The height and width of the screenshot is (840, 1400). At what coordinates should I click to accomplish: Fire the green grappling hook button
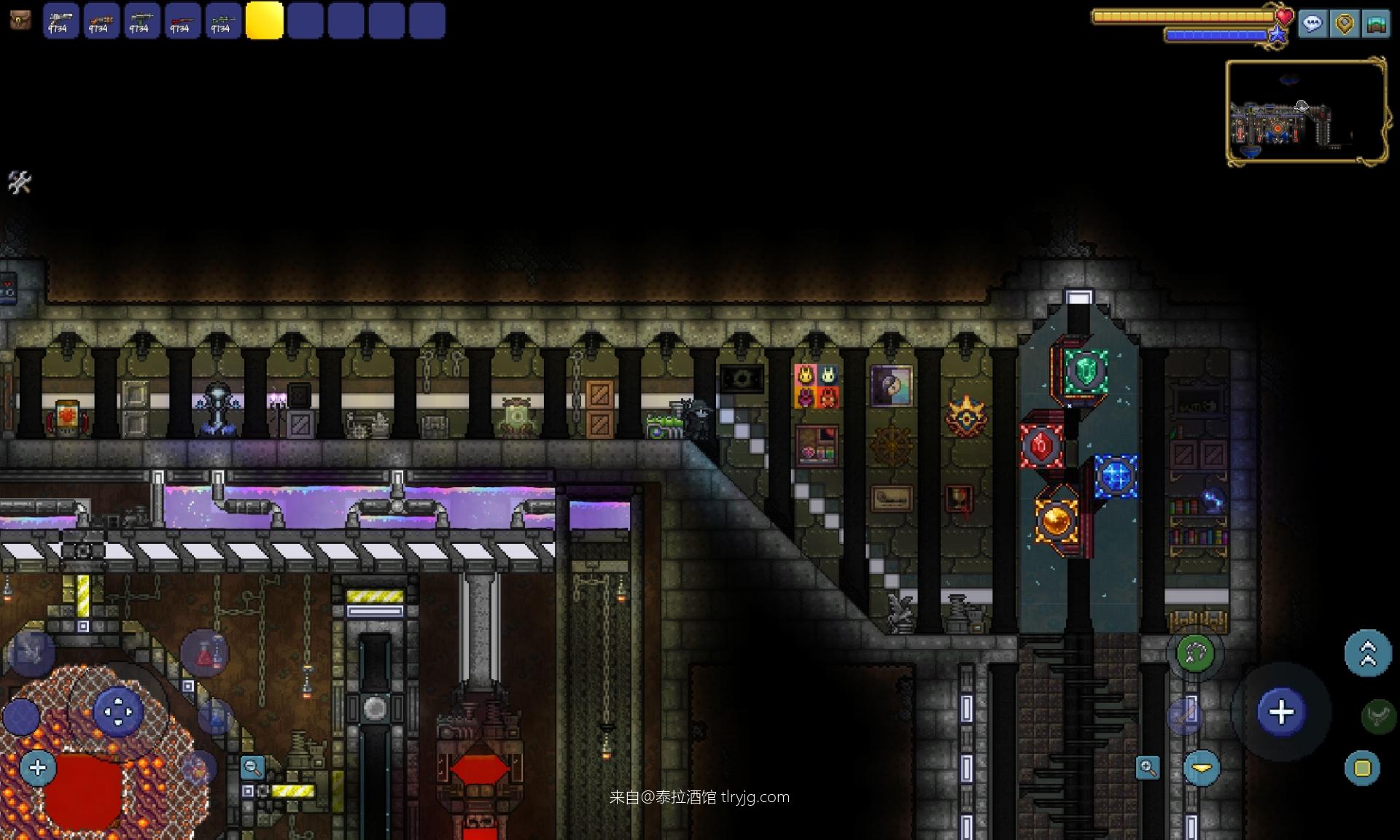(x=1195, y=653)
